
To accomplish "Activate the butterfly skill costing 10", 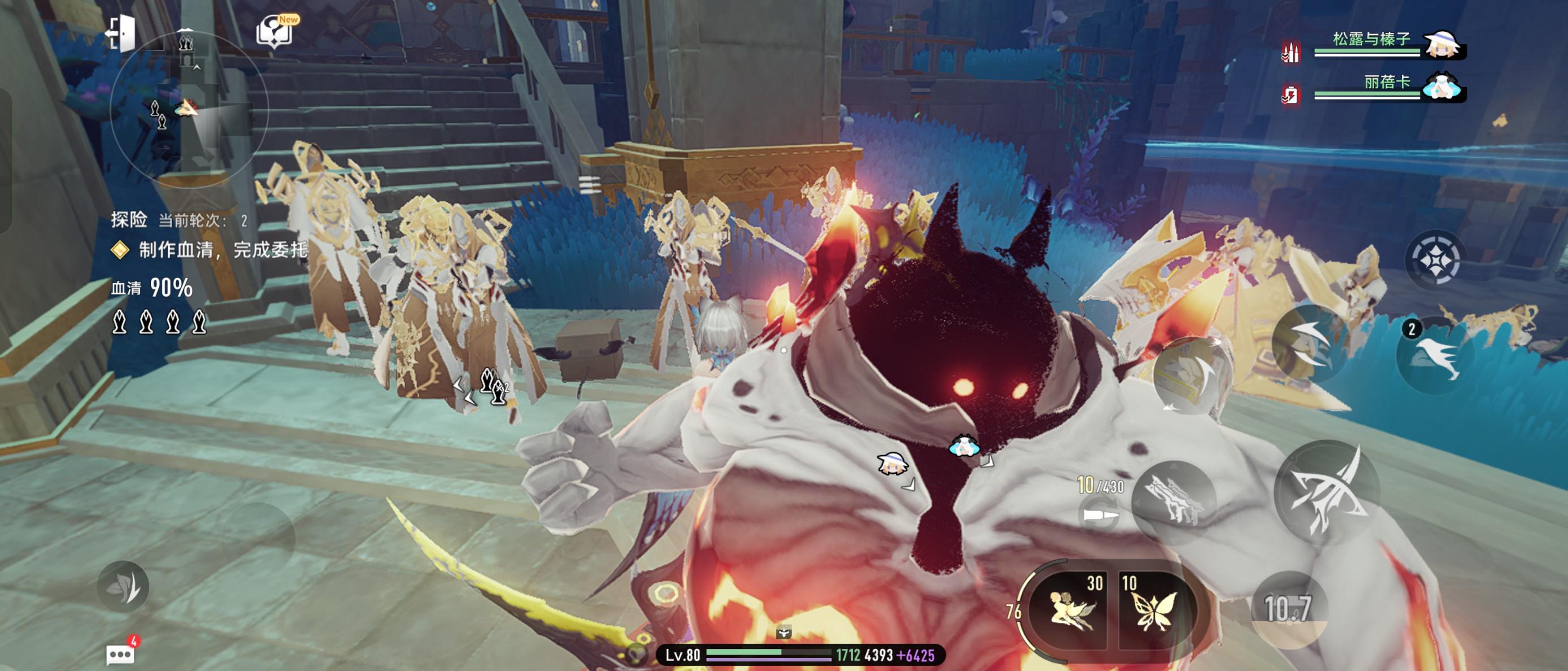I will tap(1152, 608).
